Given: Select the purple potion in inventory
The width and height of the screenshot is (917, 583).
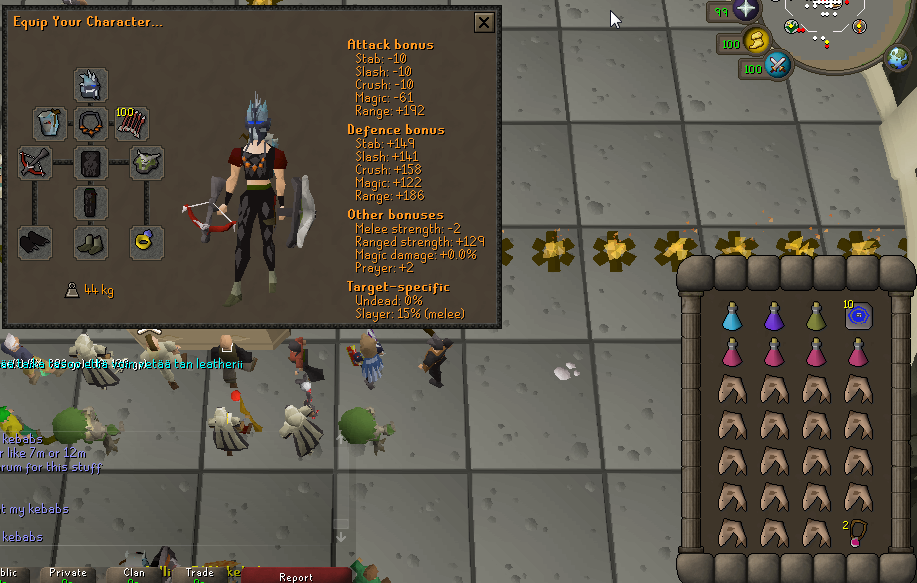Looking at the screenshot, I should point(773,316).
